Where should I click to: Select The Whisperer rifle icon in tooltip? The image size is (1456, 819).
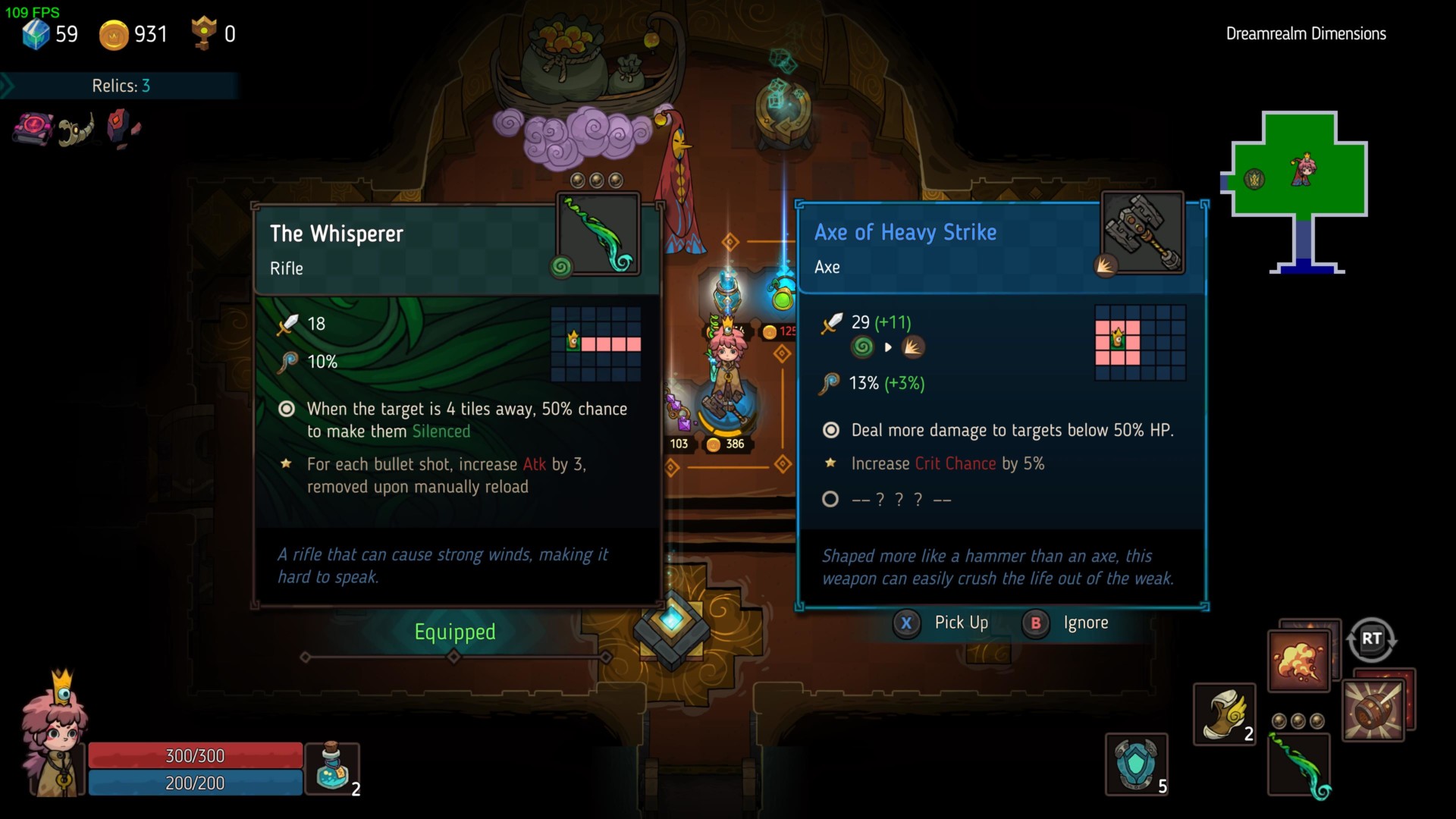598,234
